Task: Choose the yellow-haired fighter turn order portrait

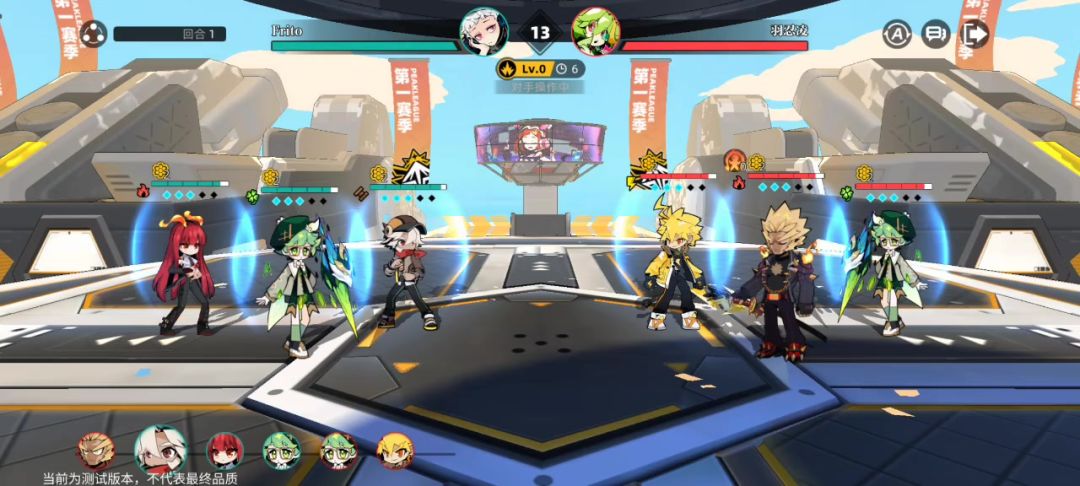Action: (x=395, y=451)
